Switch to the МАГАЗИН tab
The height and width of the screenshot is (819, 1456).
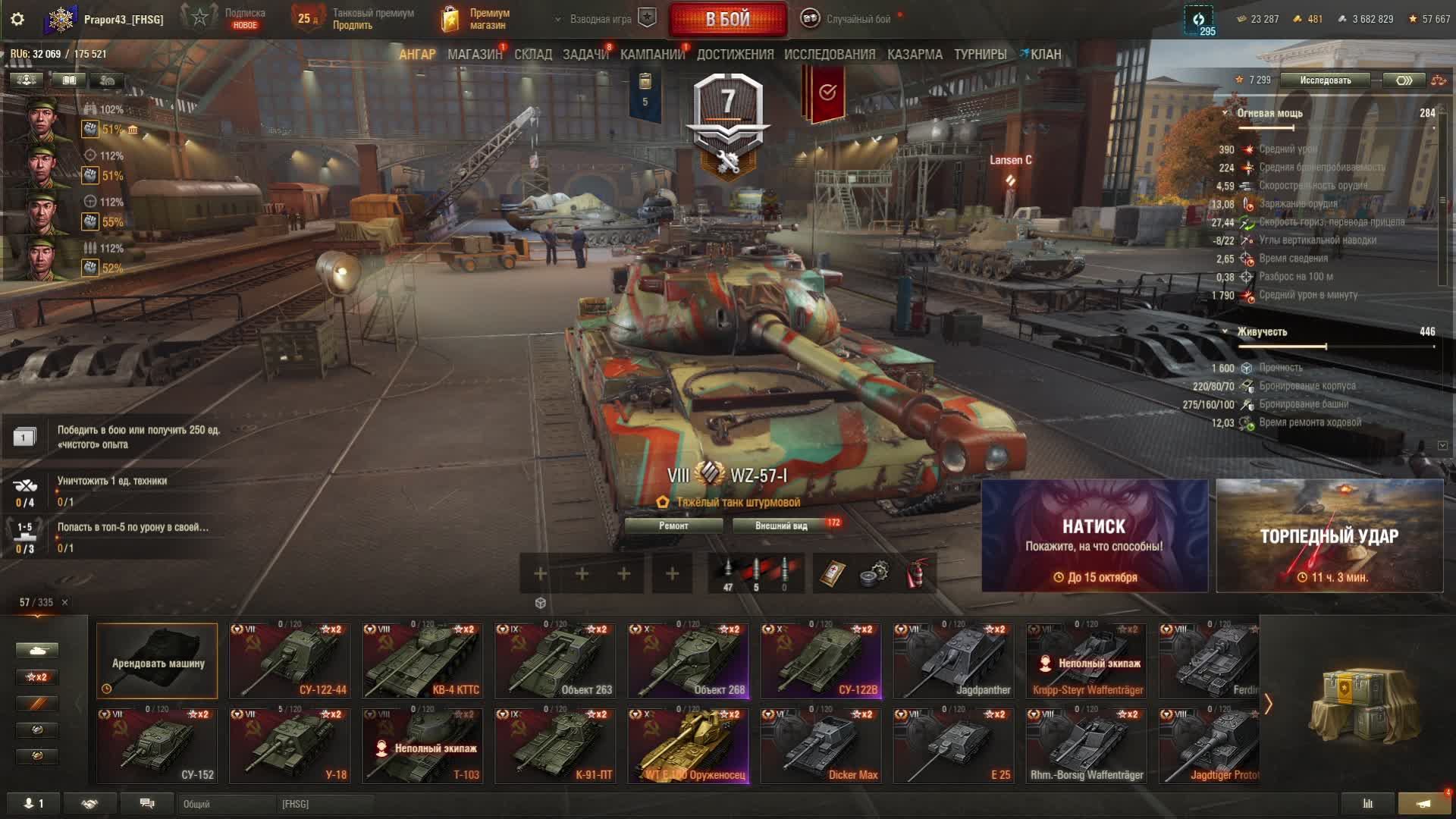[475, 55]
